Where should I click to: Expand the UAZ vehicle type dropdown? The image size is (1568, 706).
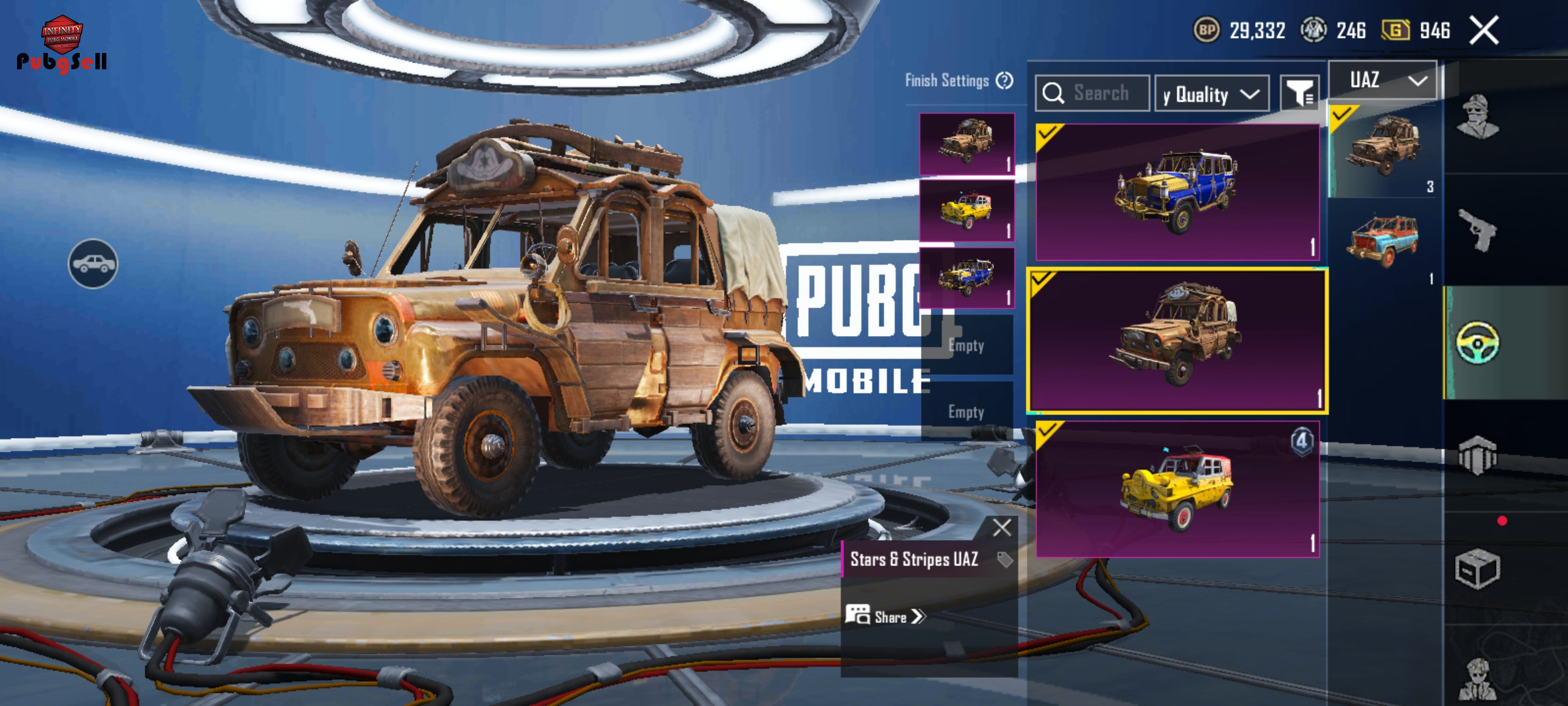point(1383,80)
